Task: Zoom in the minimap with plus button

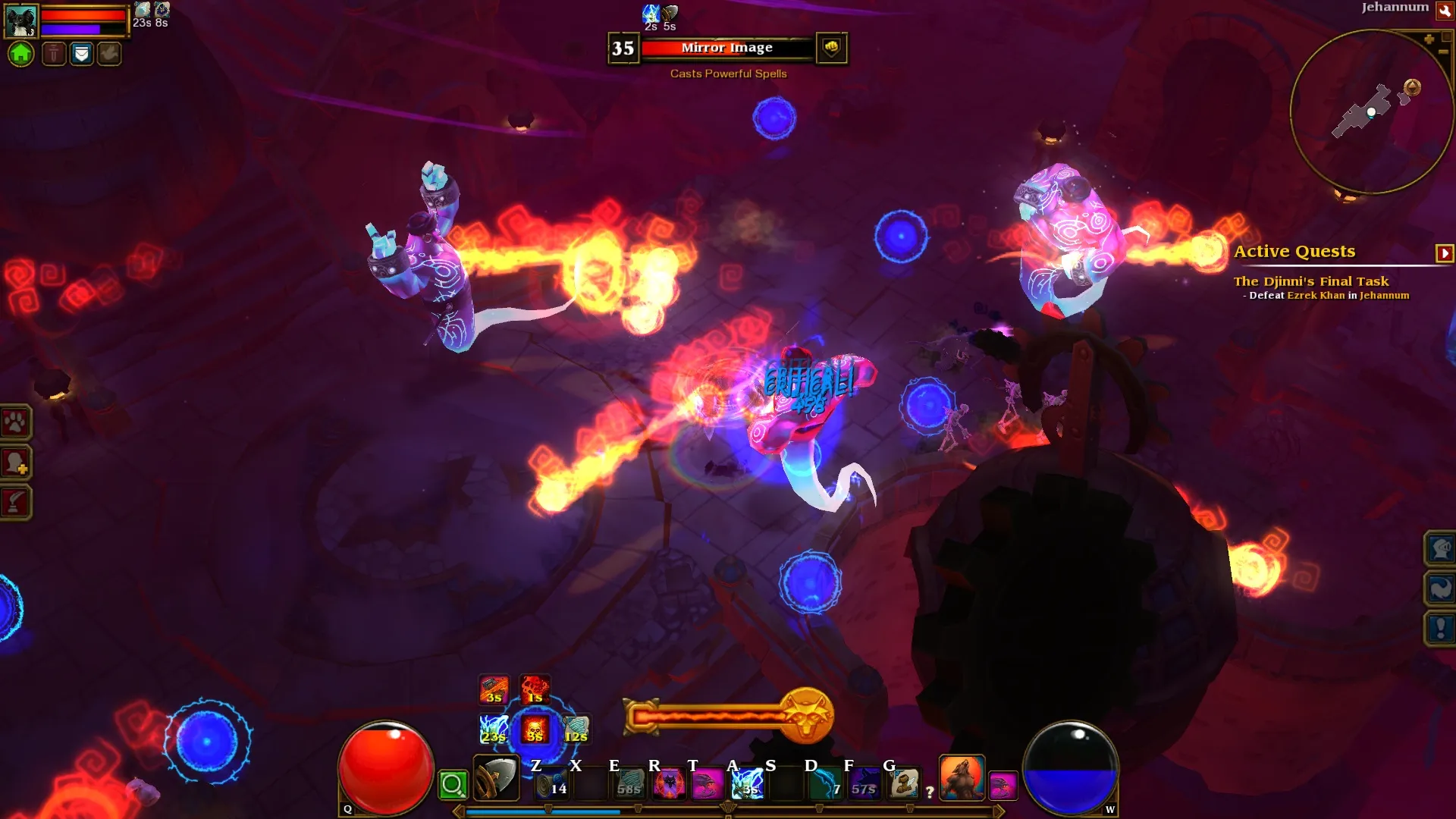Action: [x=1429, y=39]
